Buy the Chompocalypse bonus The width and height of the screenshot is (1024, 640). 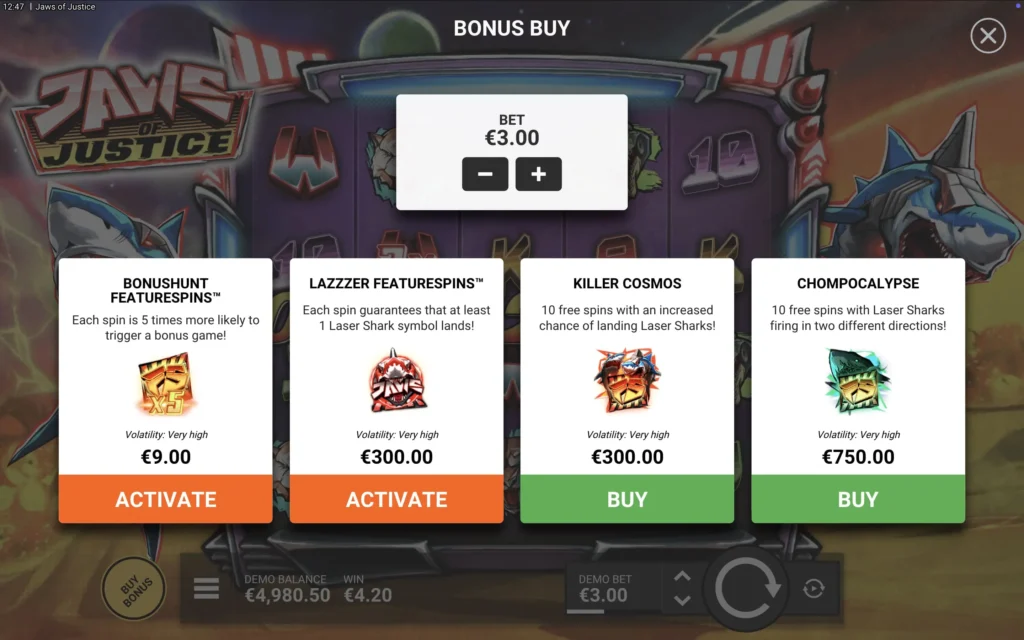(x=858, y=499)
